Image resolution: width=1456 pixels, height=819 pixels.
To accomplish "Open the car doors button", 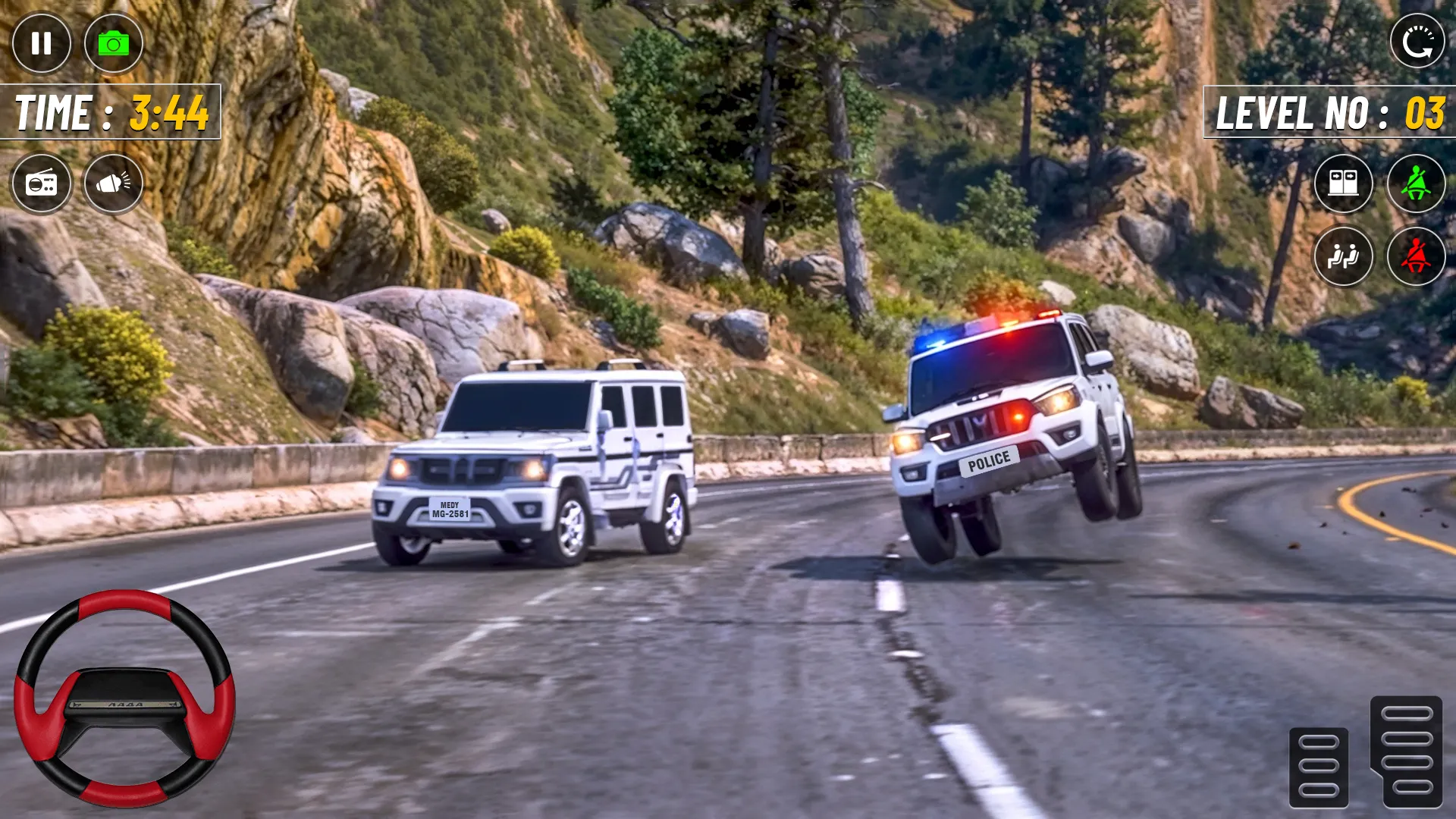I will [x=1343, y=183].
